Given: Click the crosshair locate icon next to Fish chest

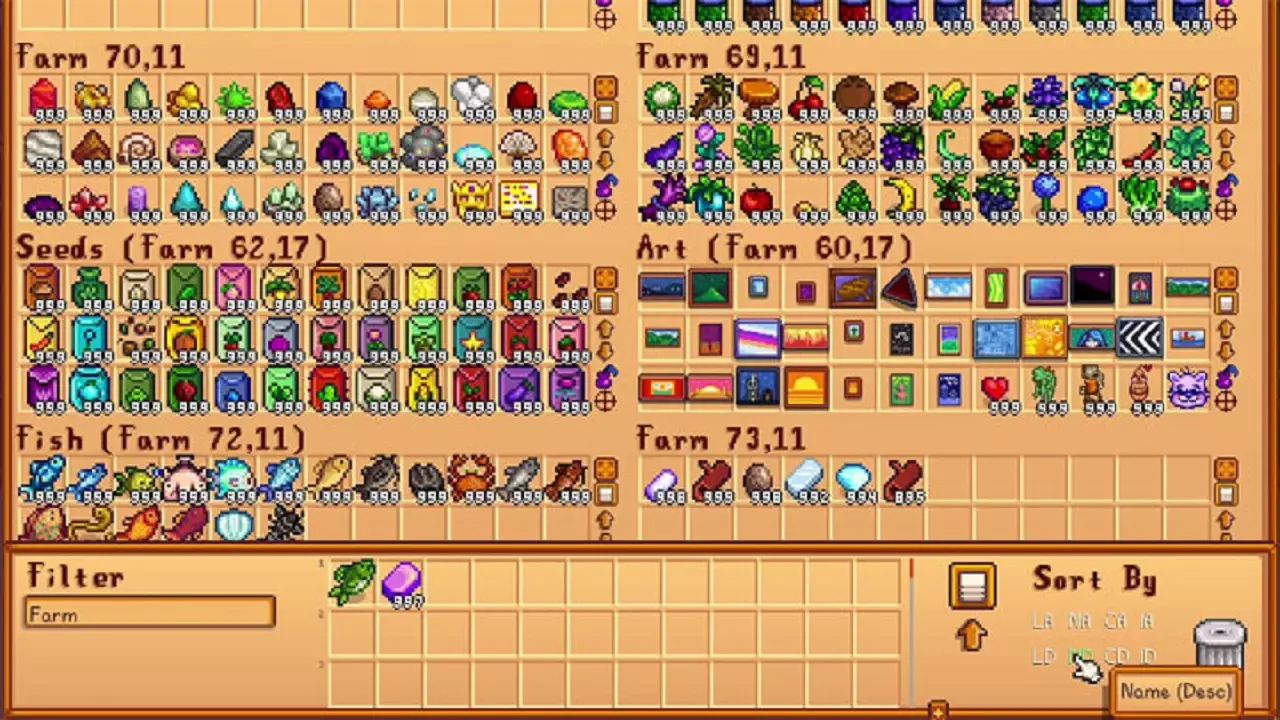Looking at the screenshot, I should [x=605, y=543].
